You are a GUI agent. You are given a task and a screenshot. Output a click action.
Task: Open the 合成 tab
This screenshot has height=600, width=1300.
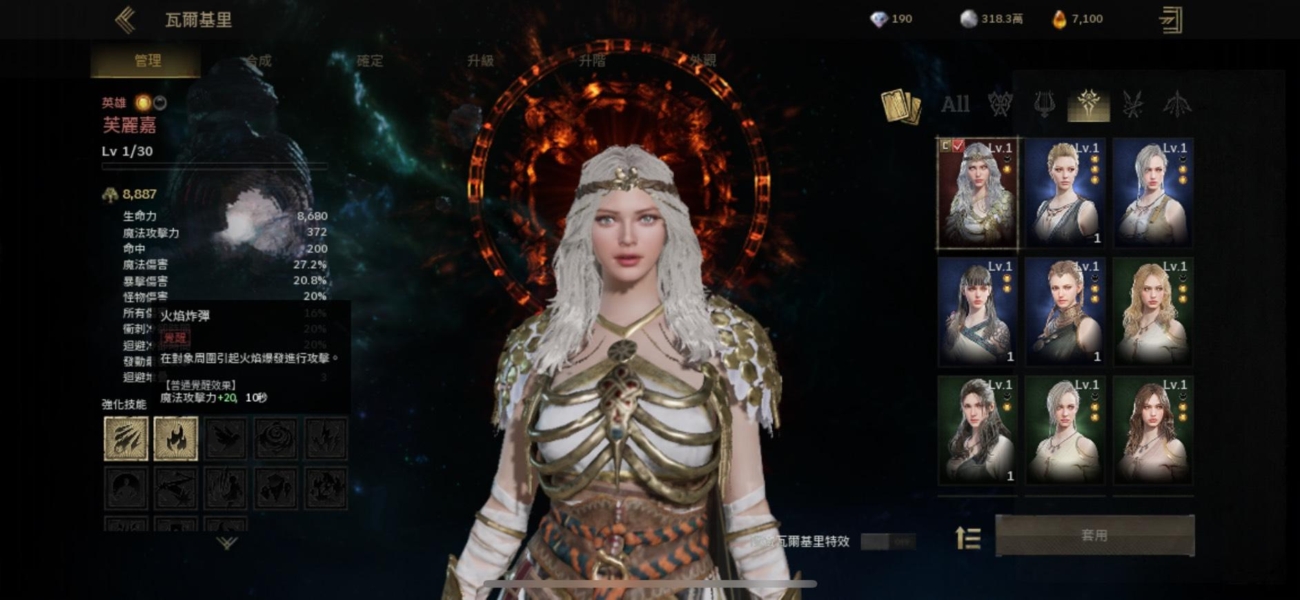pos(258,61)
